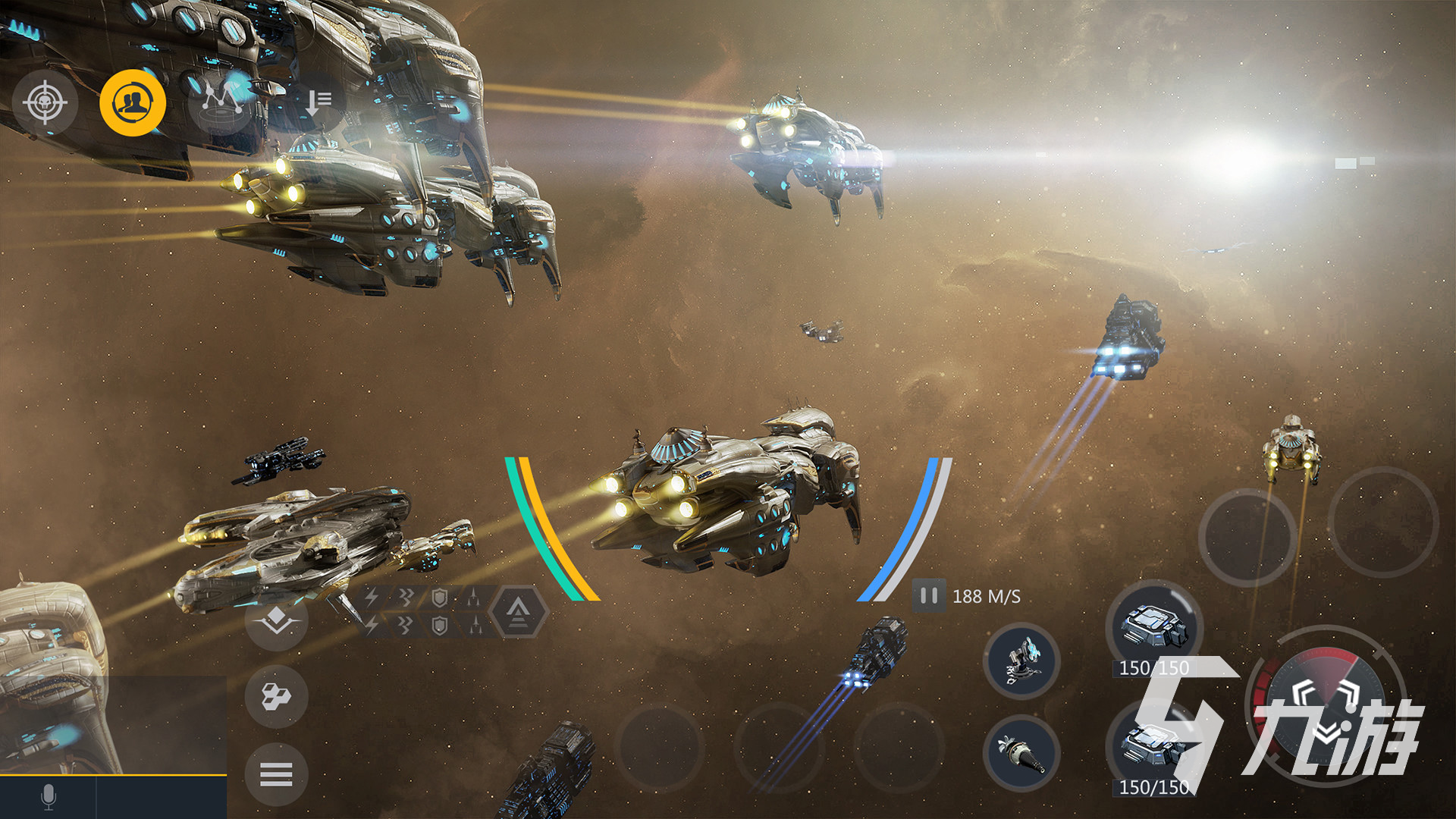Select the yellow fleet members button
Image resolution: width=1456 pixels, height=819 pixels.
click(133, 102)
